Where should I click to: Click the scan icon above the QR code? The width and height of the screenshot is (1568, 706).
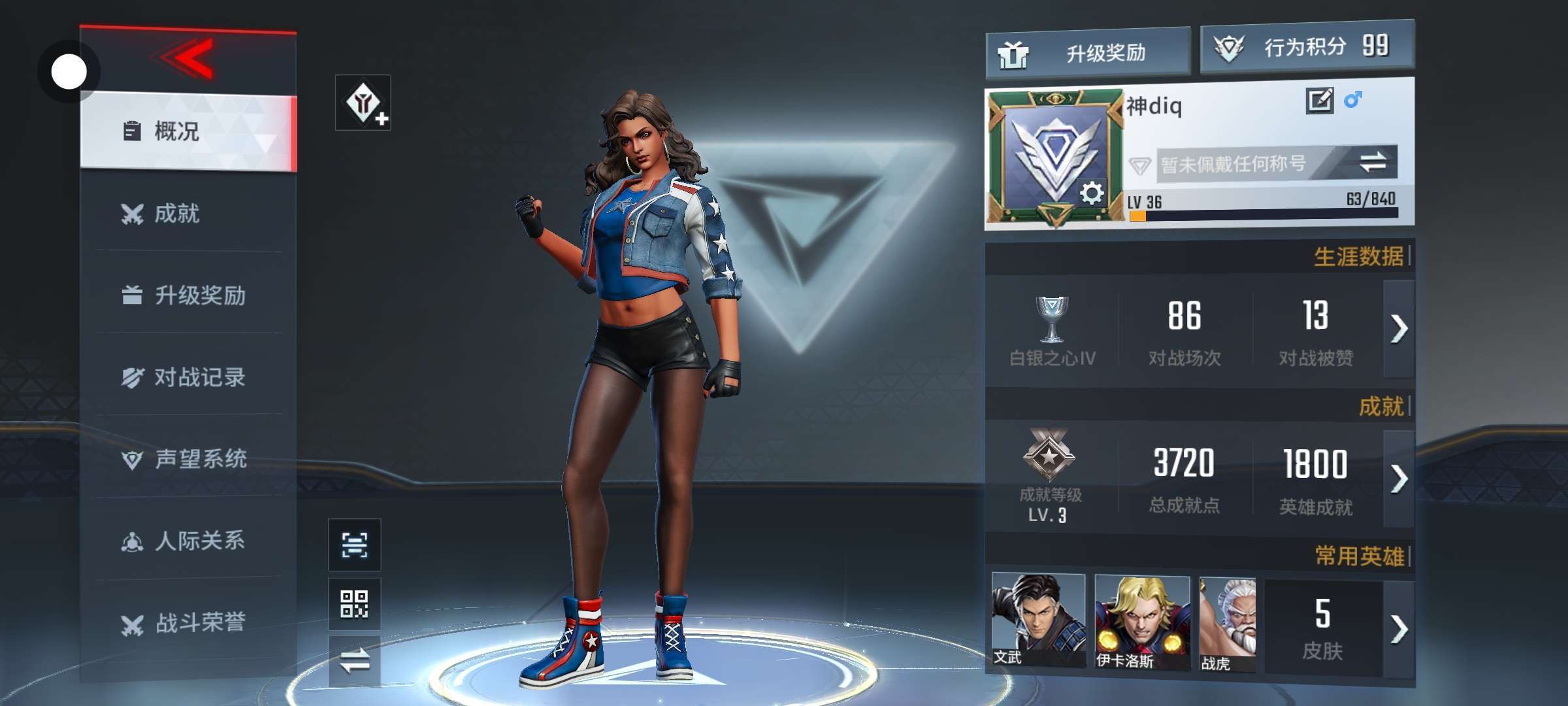pyautogui.click(x=354, y=545)
